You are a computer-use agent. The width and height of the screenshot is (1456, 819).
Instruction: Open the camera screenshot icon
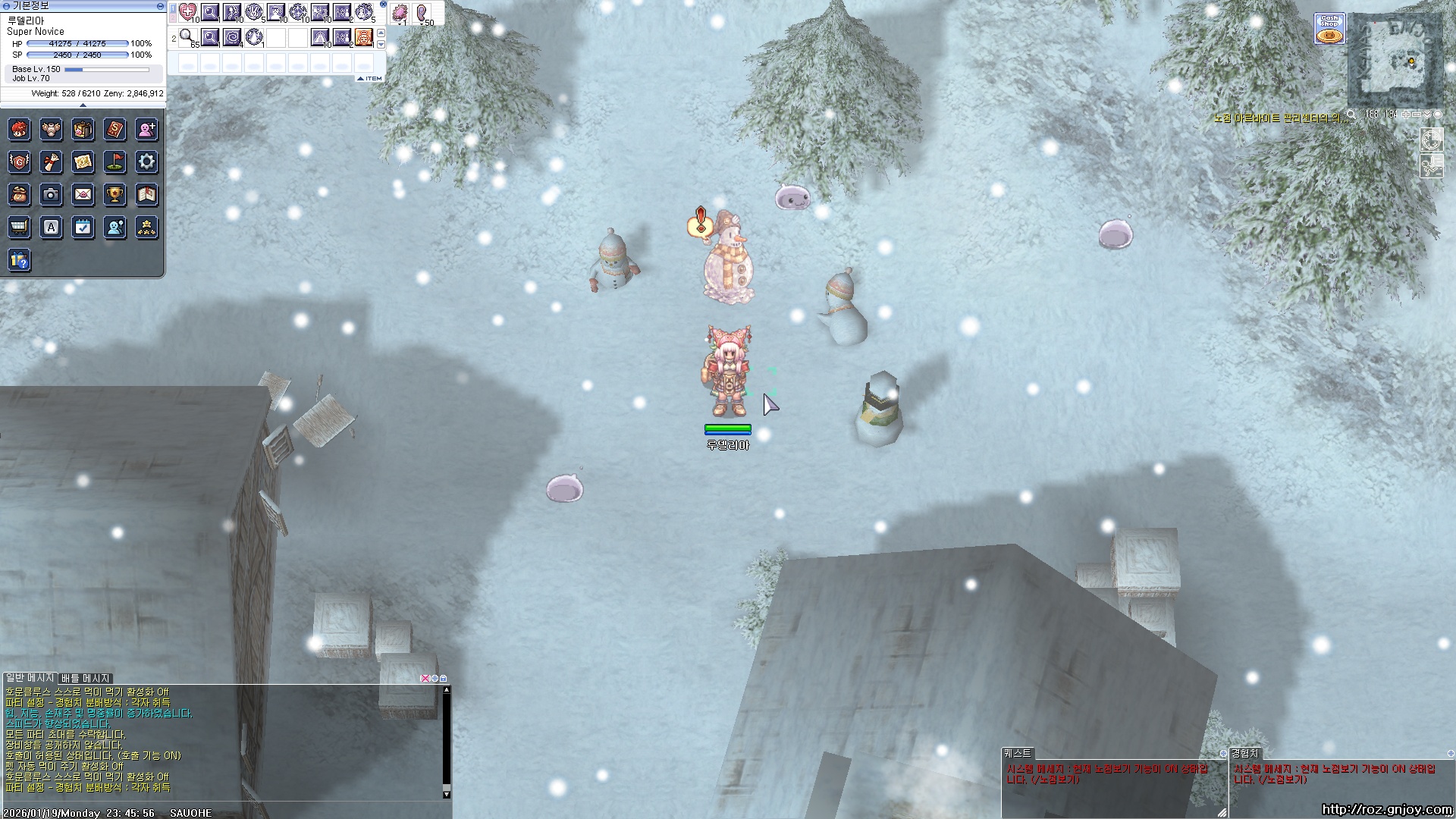click(x=51, y=195)
